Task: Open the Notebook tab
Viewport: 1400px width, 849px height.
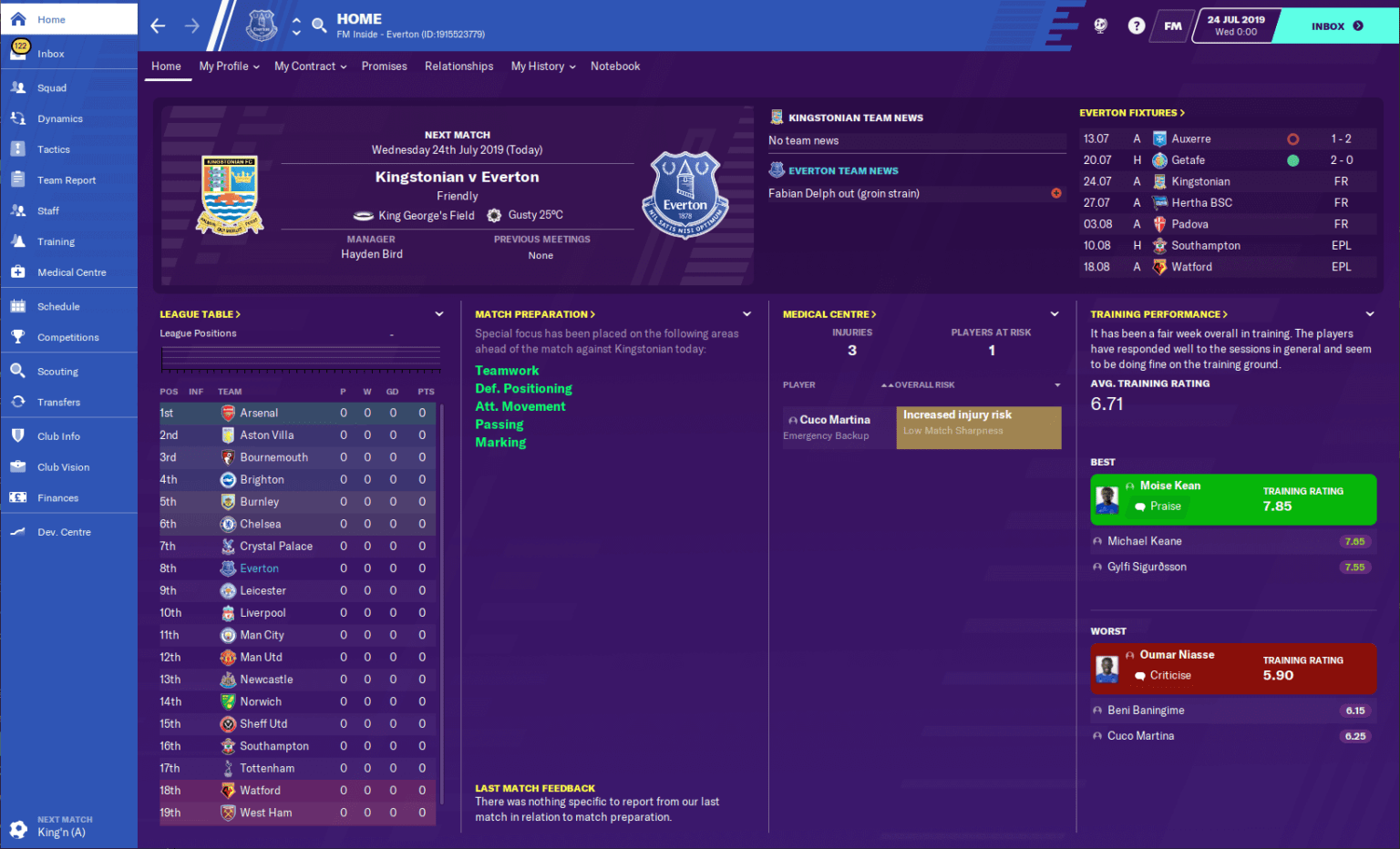Action: click(x=615, y=66)
